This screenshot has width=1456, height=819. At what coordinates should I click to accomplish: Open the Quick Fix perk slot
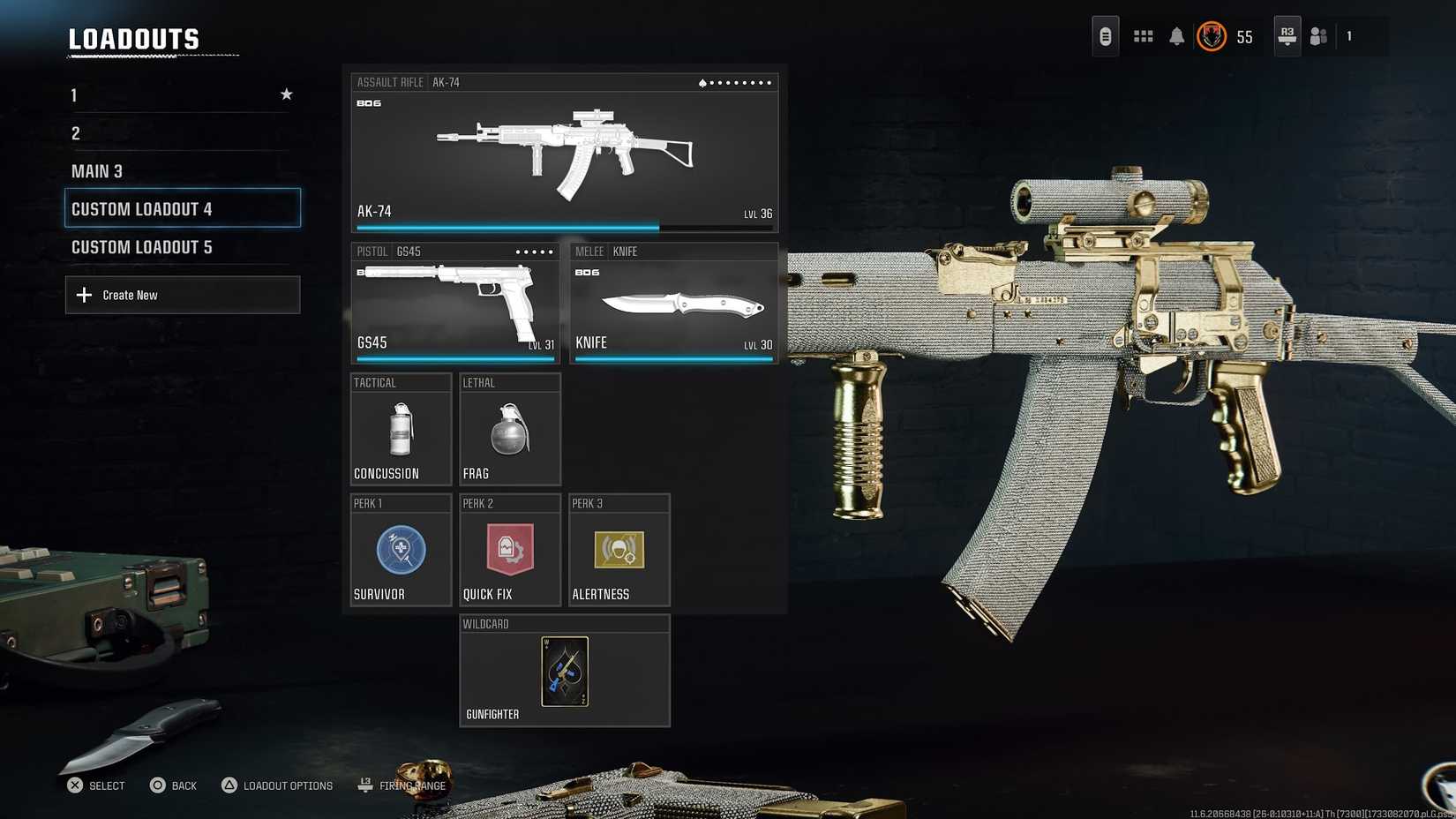510,550
